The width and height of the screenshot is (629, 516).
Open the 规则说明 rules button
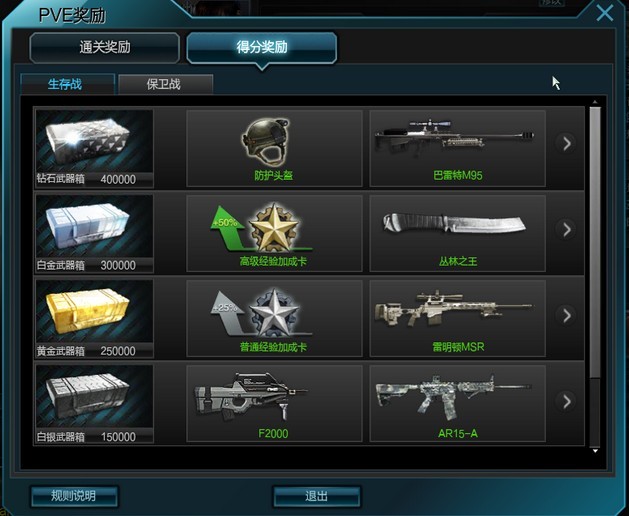coord(74,496)
